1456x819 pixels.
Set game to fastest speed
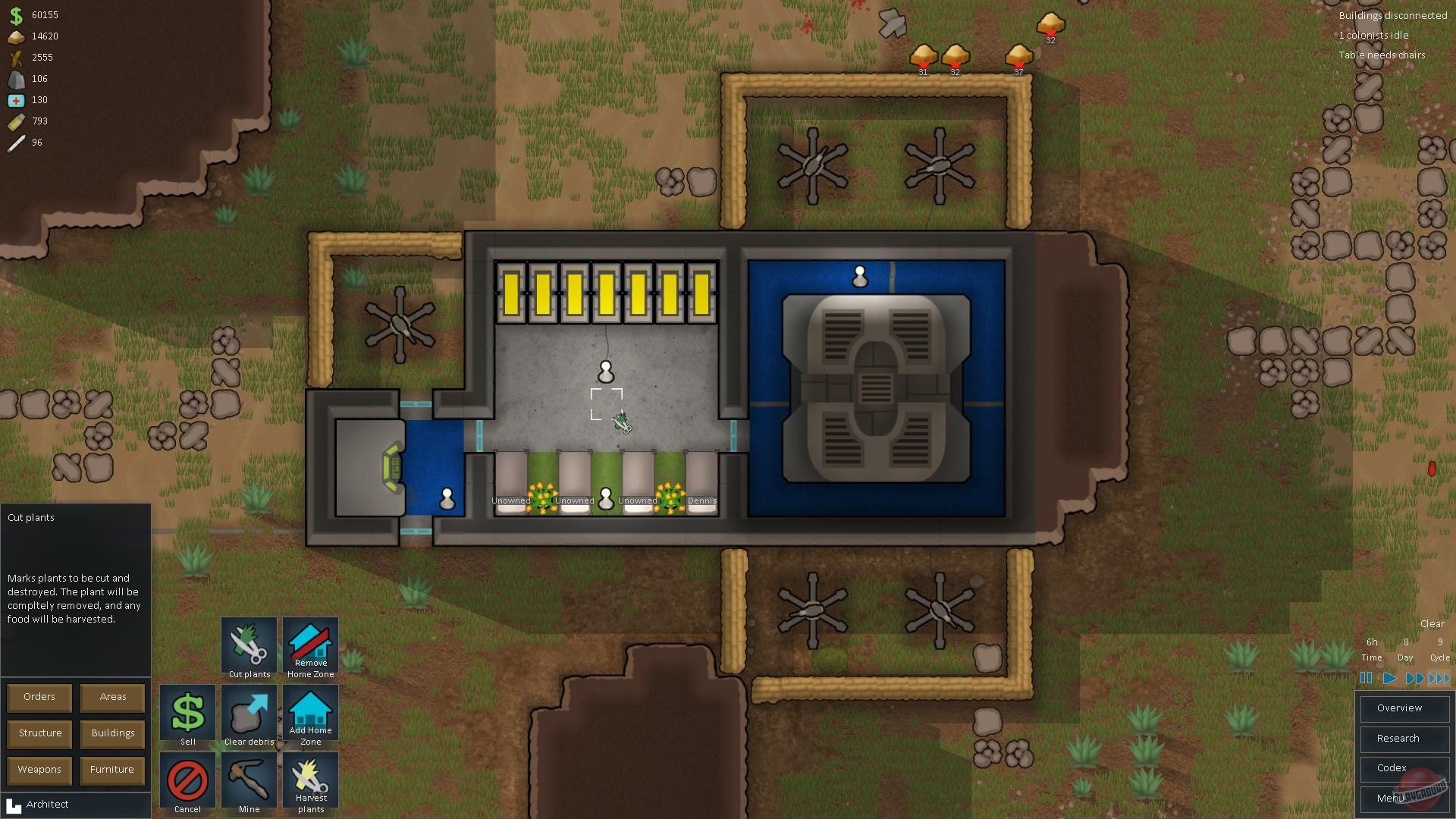(1439, 679)
